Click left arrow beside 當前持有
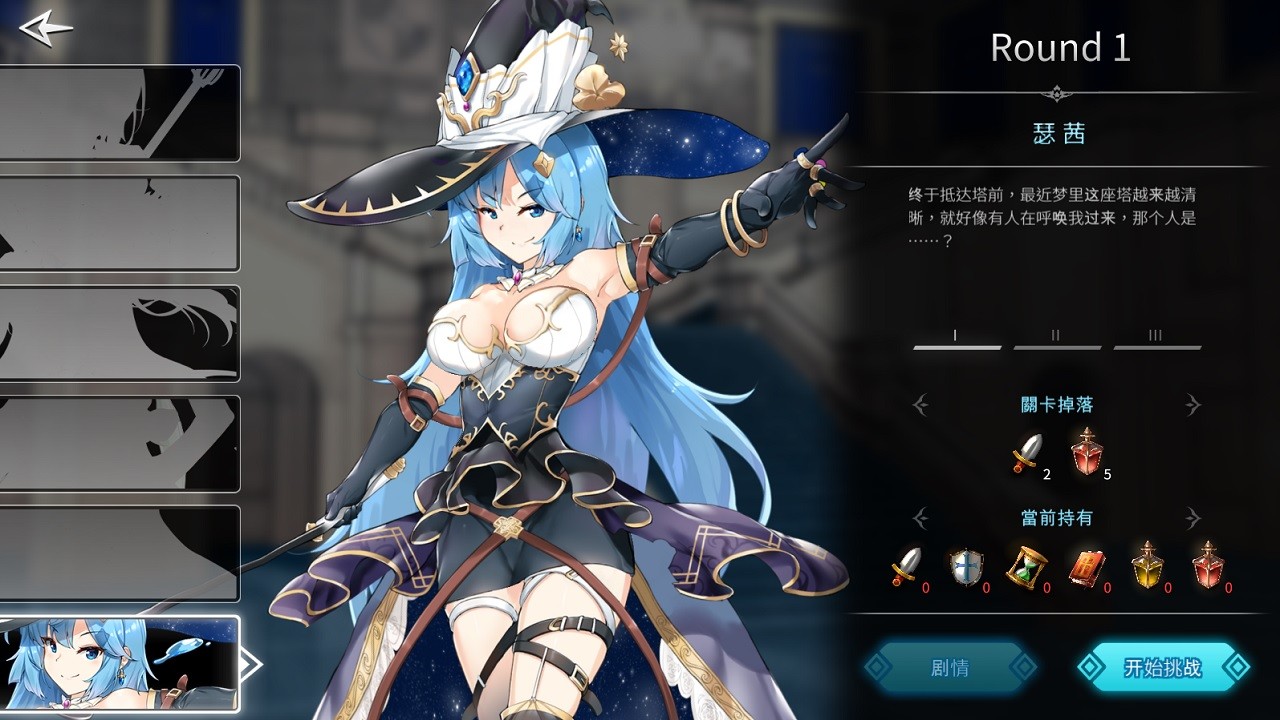1280x720 pixels. 921,518
